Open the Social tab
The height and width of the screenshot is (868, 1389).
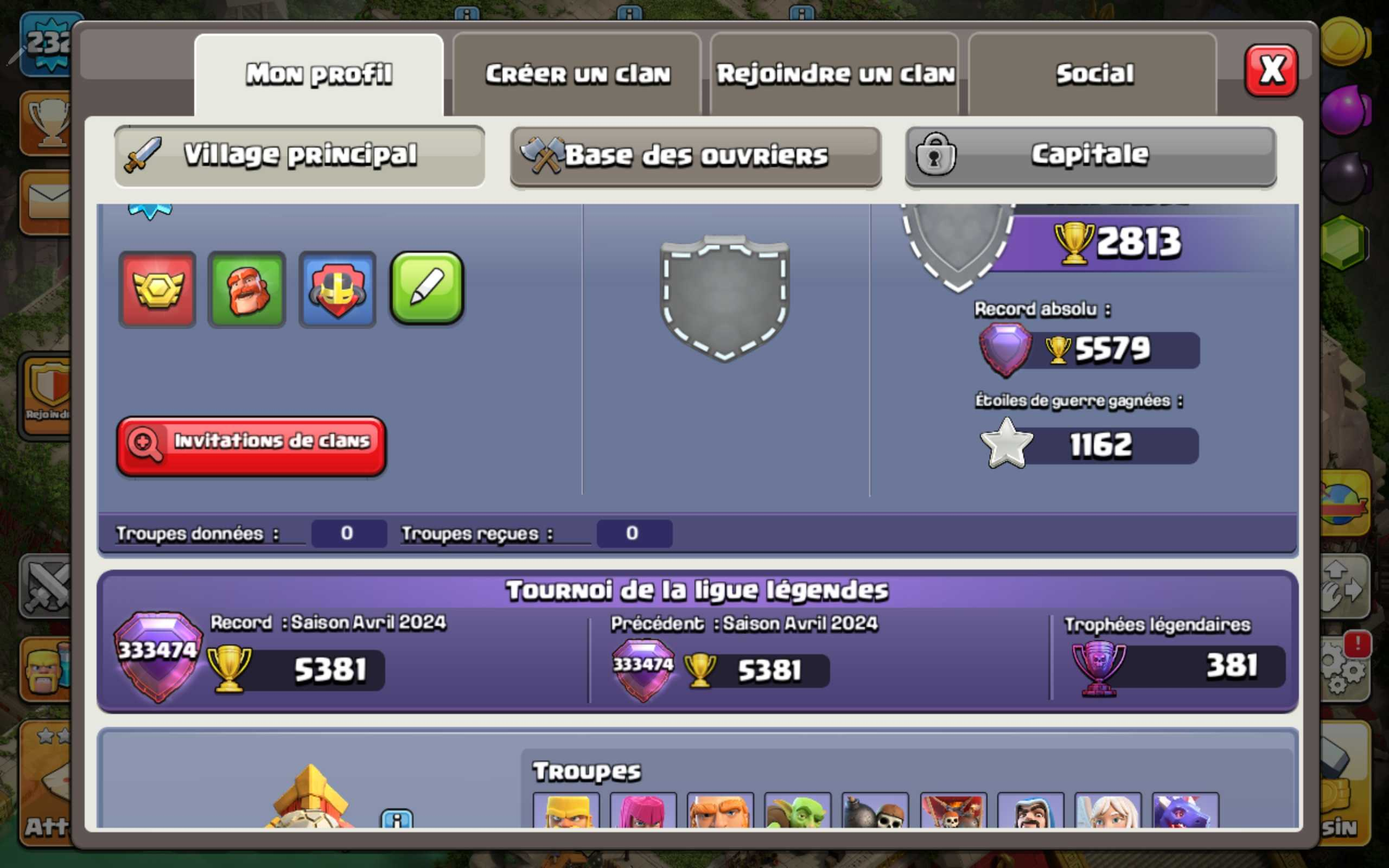point(1093,73)
